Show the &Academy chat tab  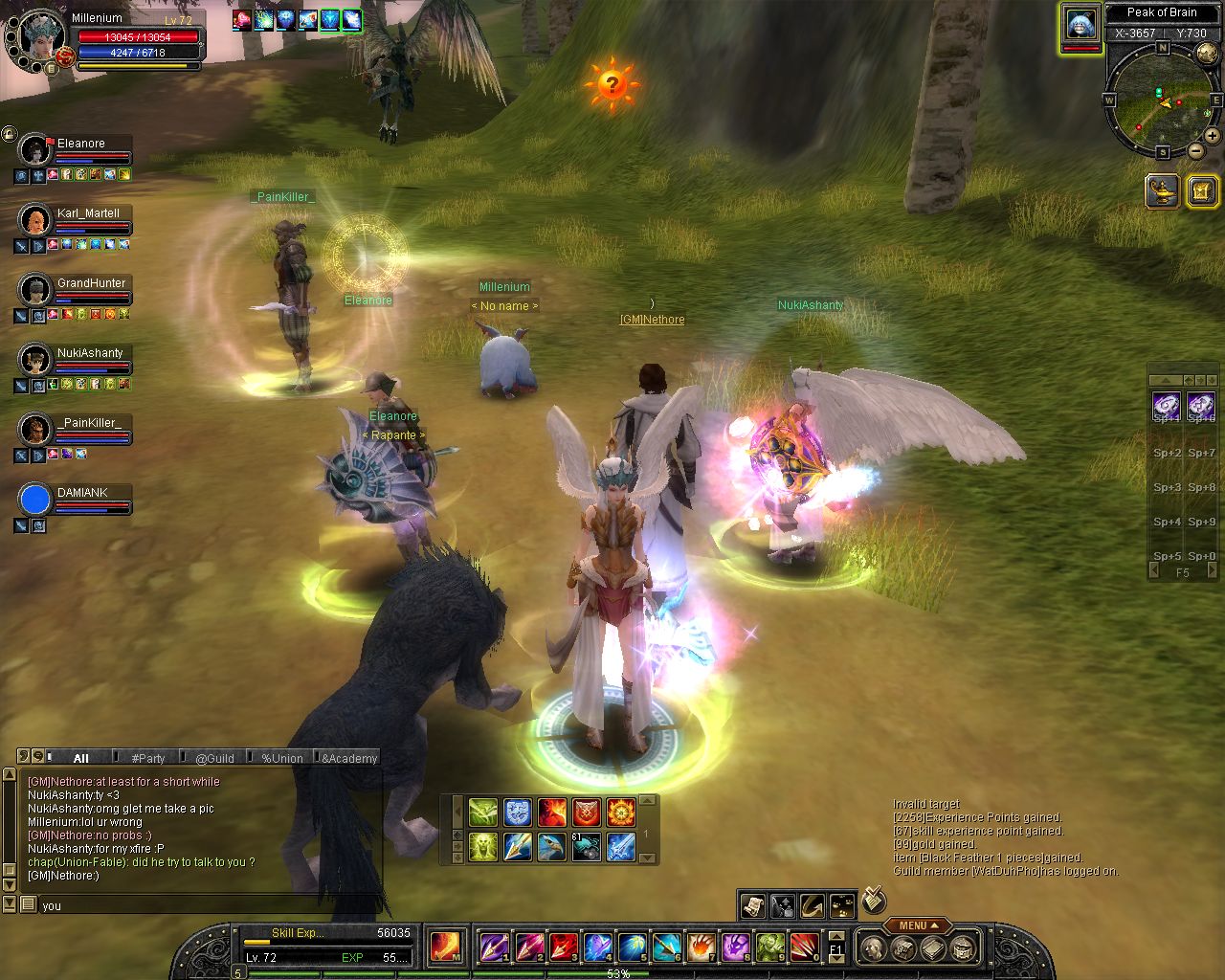[348, 758]
